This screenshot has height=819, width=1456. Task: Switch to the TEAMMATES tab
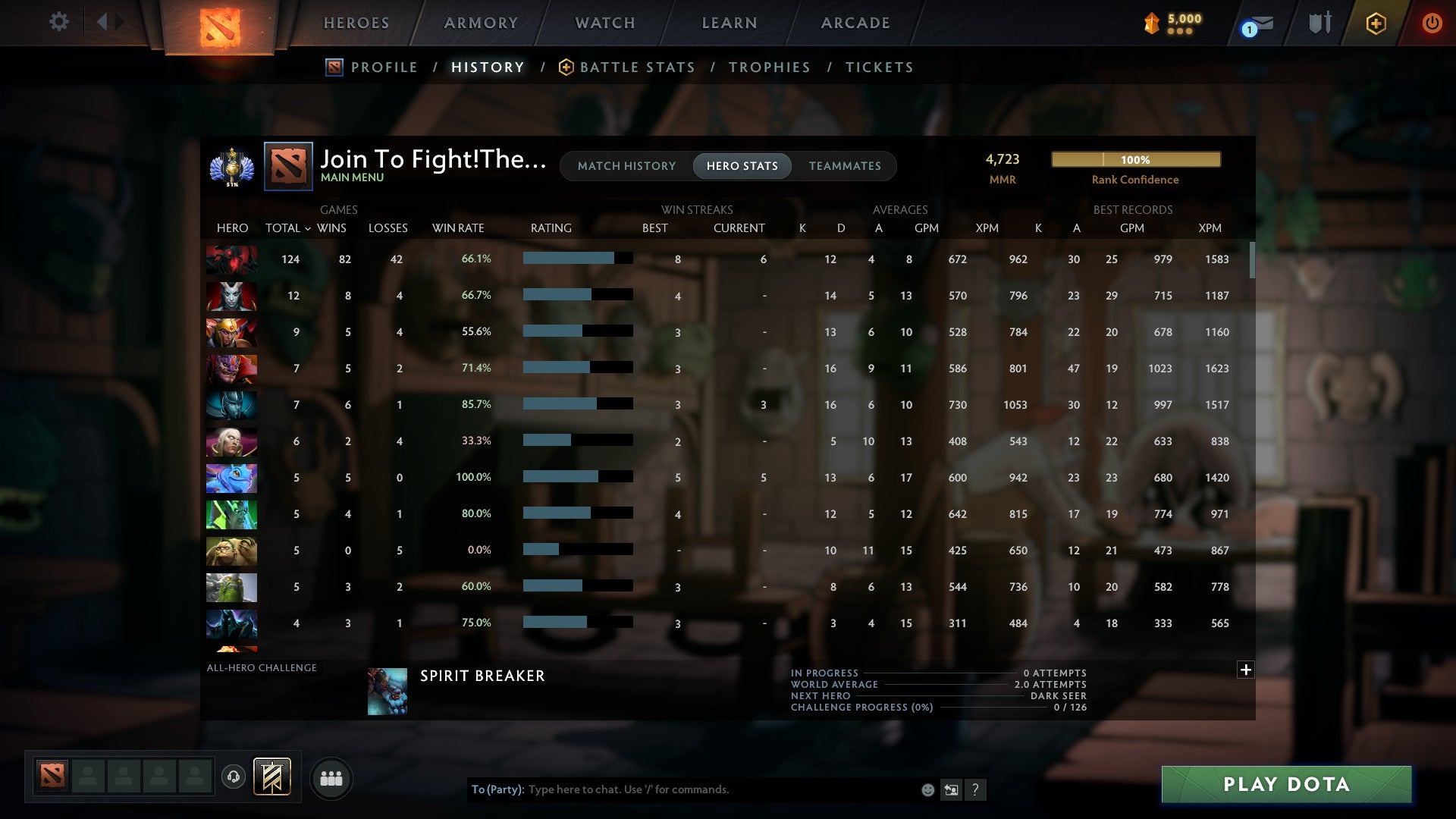[845, 165]
